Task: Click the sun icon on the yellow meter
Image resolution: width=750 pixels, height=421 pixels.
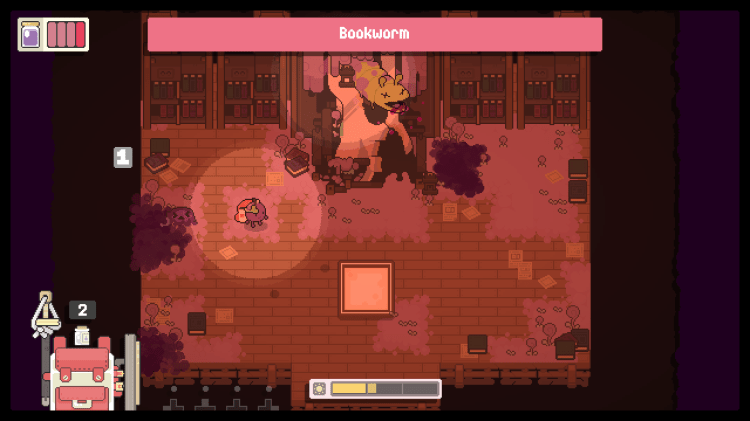Action: 320,388
